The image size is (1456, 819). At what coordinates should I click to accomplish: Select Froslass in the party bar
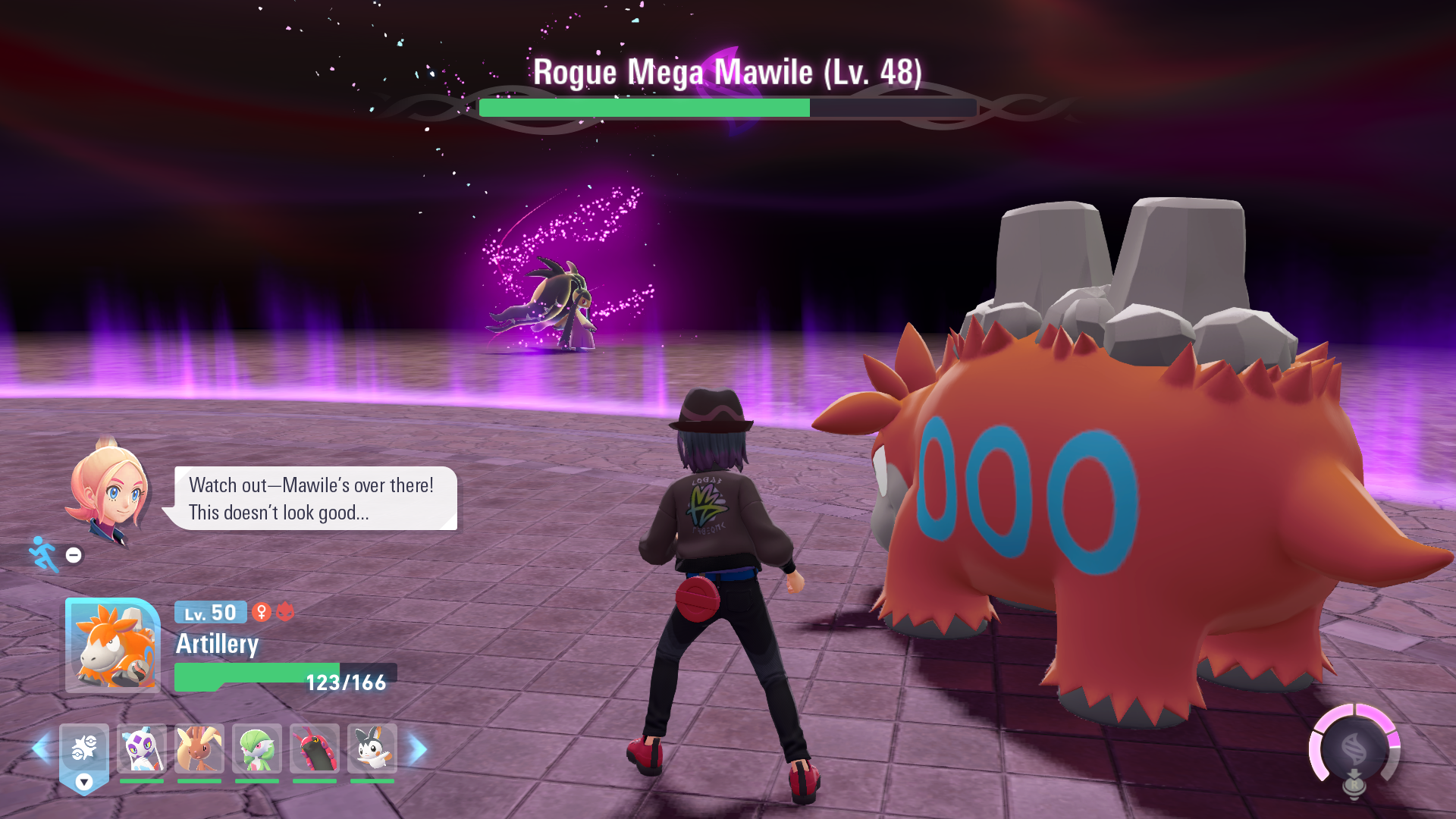pyautogui.click(x=142, y=749)
